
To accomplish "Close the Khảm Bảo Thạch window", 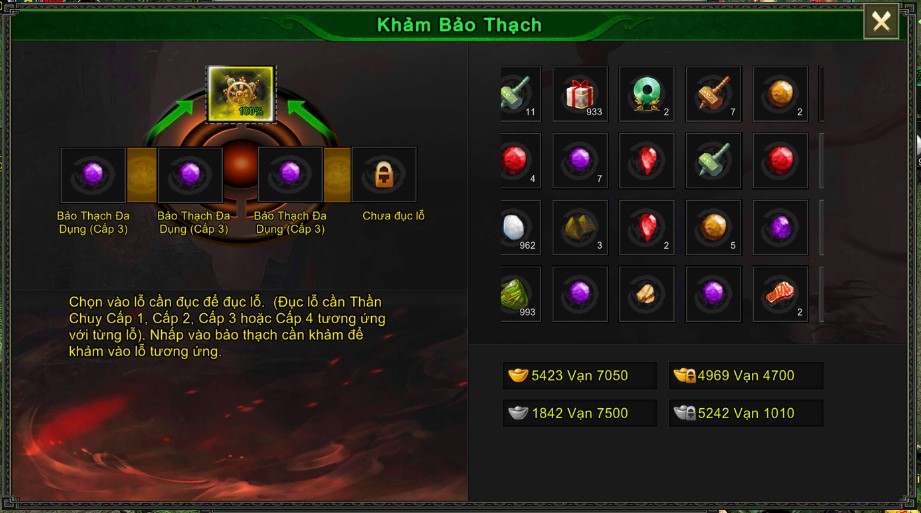I will [x=881, y=21].
